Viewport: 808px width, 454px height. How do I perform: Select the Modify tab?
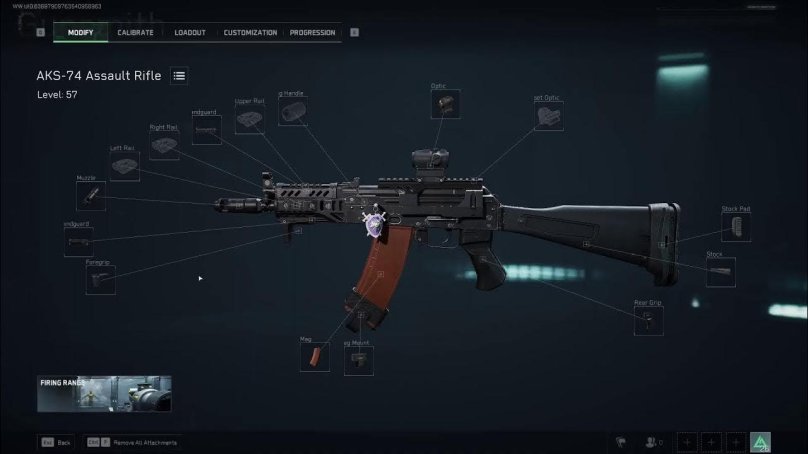(80, 33)
